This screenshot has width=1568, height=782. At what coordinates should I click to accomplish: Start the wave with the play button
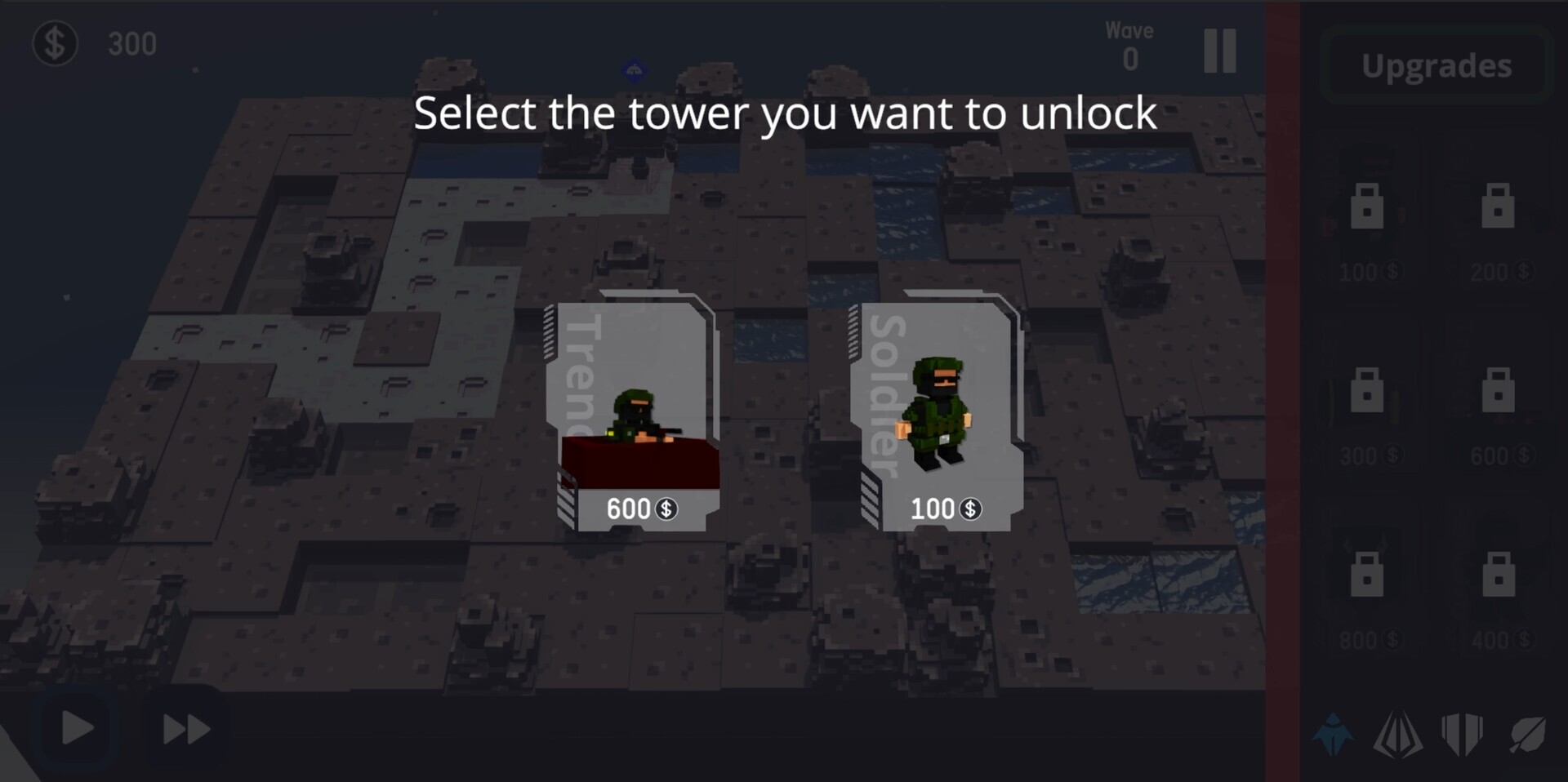tap(78, 728)
